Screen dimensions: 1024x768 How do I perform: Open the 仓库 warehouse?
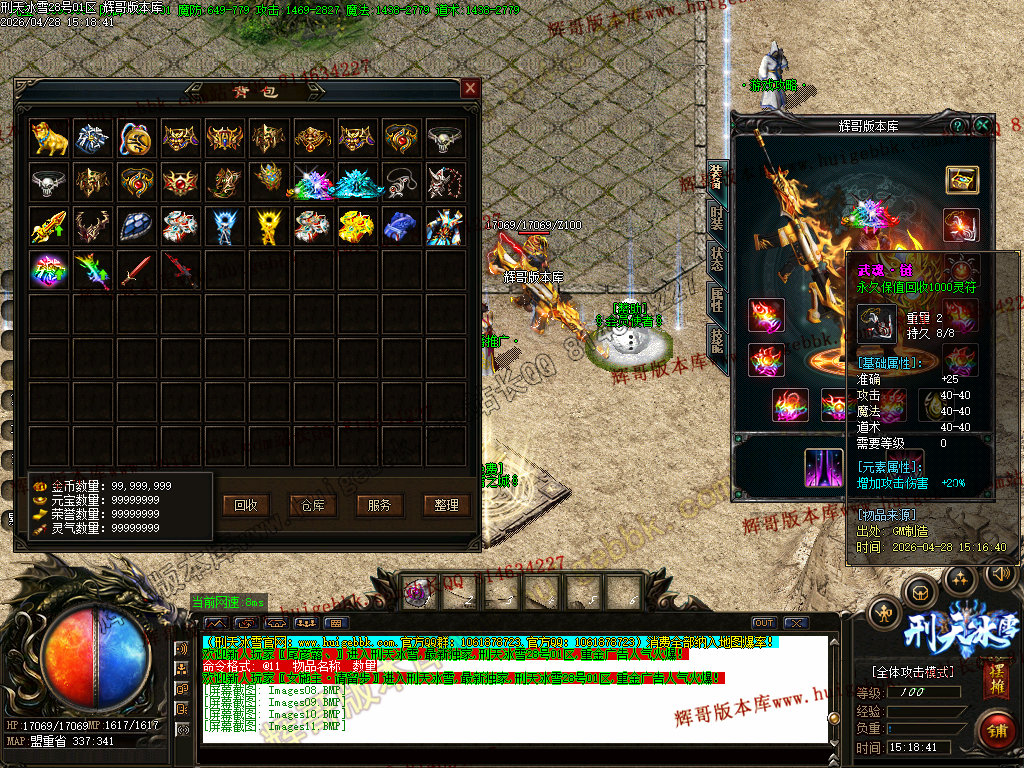(313, 505)
